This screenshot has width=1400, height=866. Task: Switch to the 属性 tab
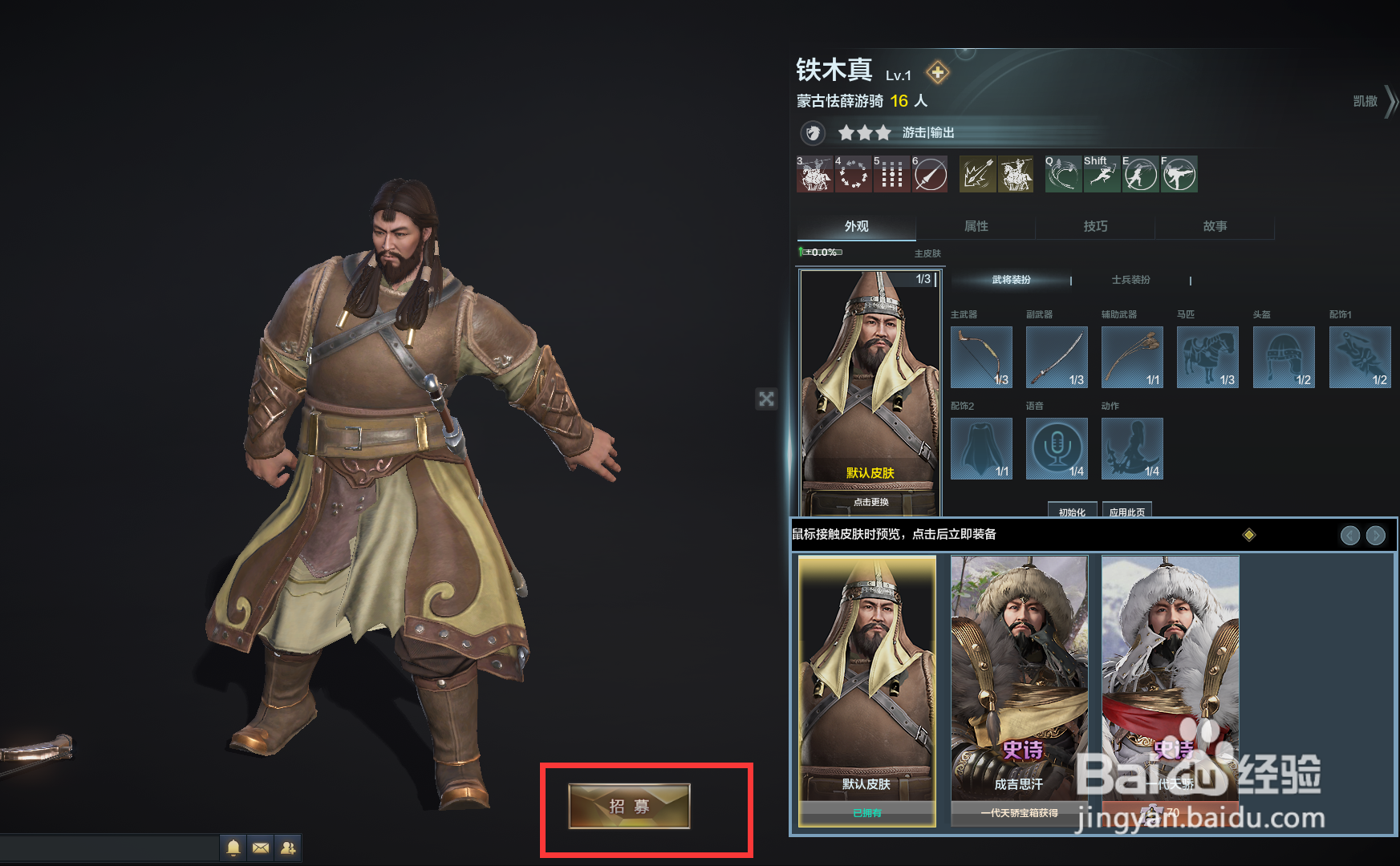976,227
